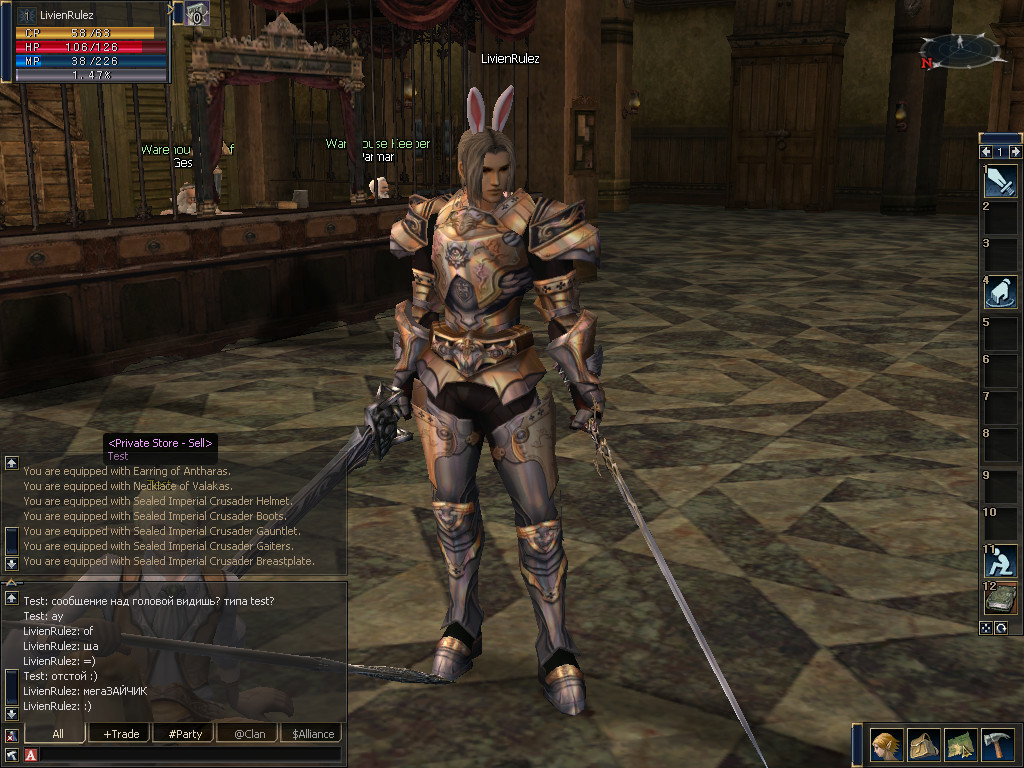This screenshot has height=768, width=1024.
Task: Open the map button in bottom menu
Action: click(959, 746)
